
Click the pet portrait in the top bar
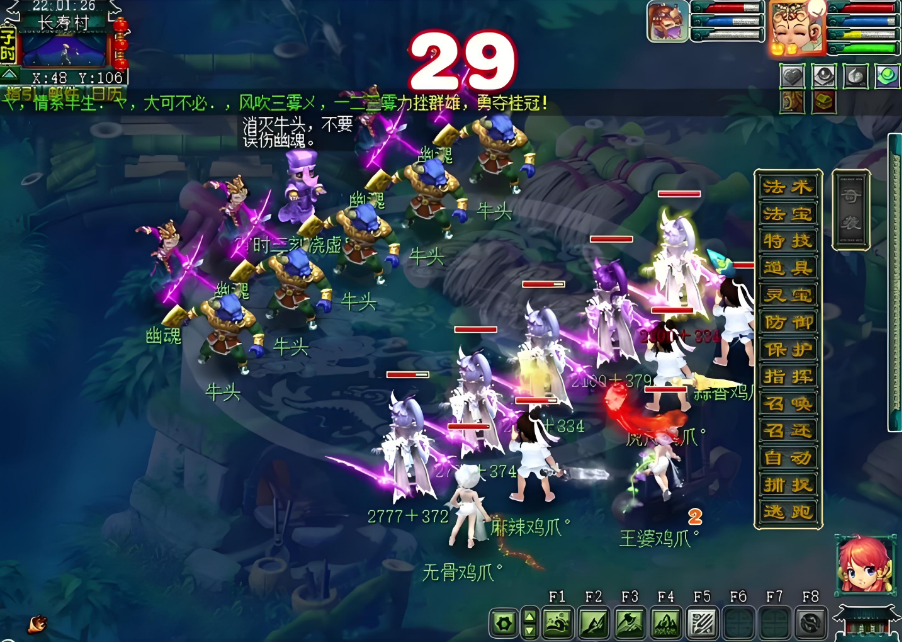666,22
